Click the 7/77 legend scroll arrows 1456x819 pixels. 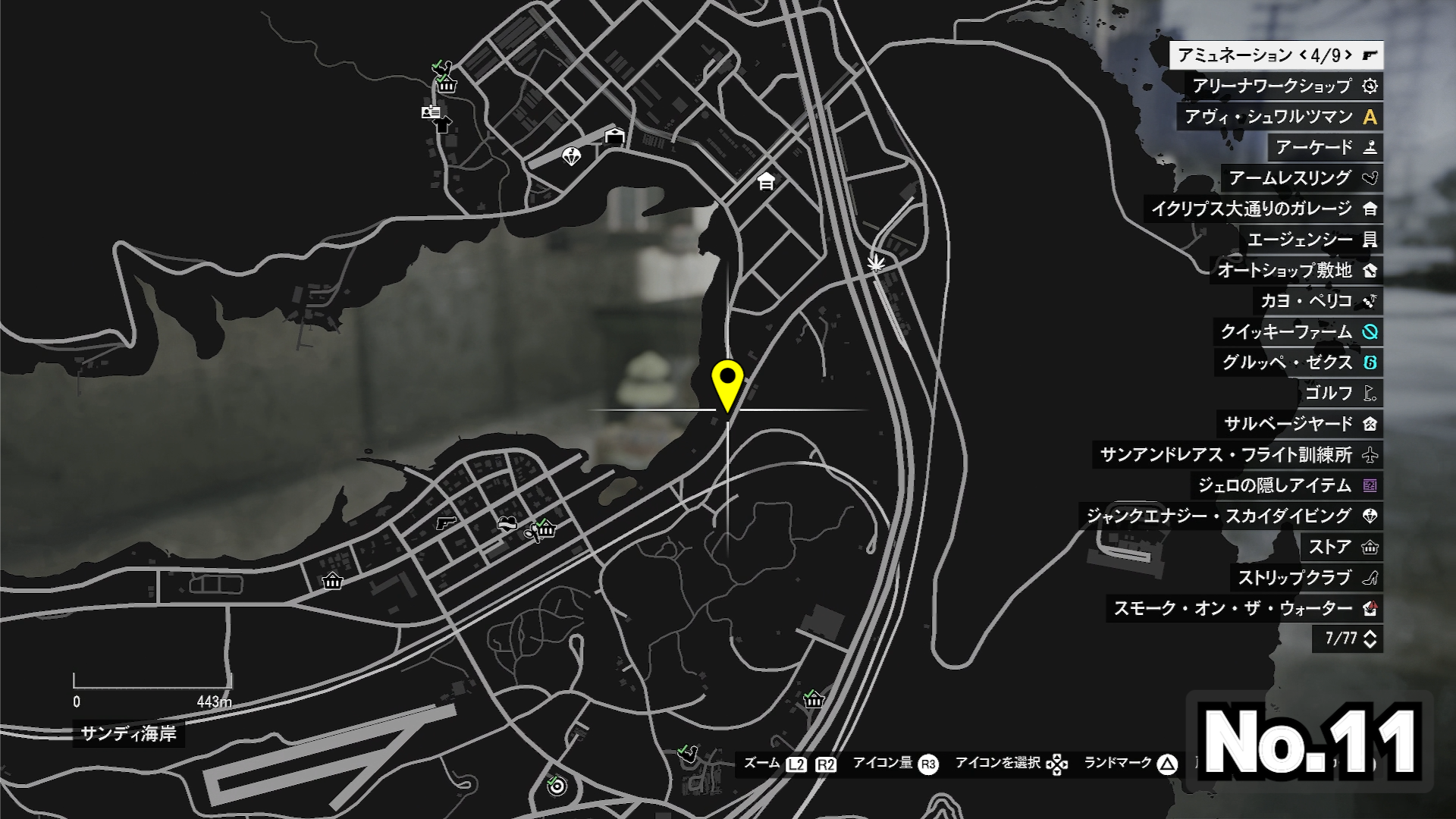[x=1370, y=639]
